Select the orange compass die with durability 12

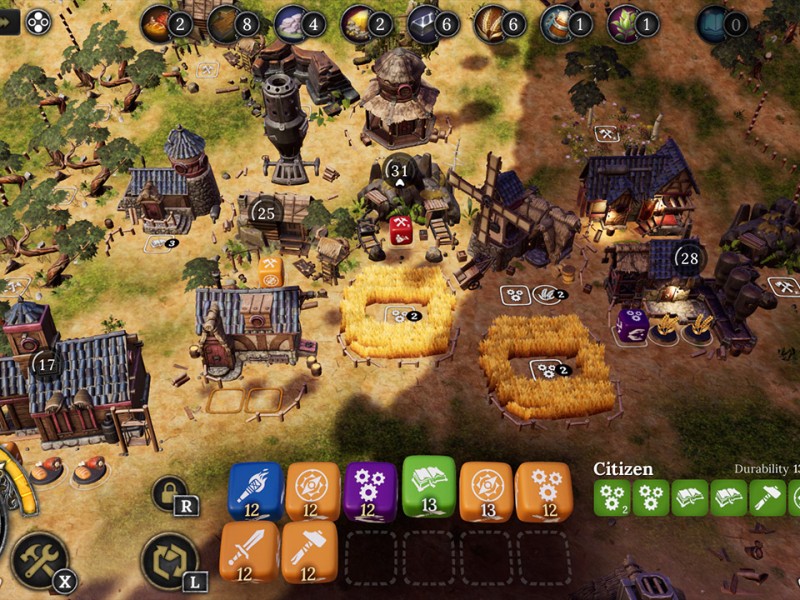[313, 489]
